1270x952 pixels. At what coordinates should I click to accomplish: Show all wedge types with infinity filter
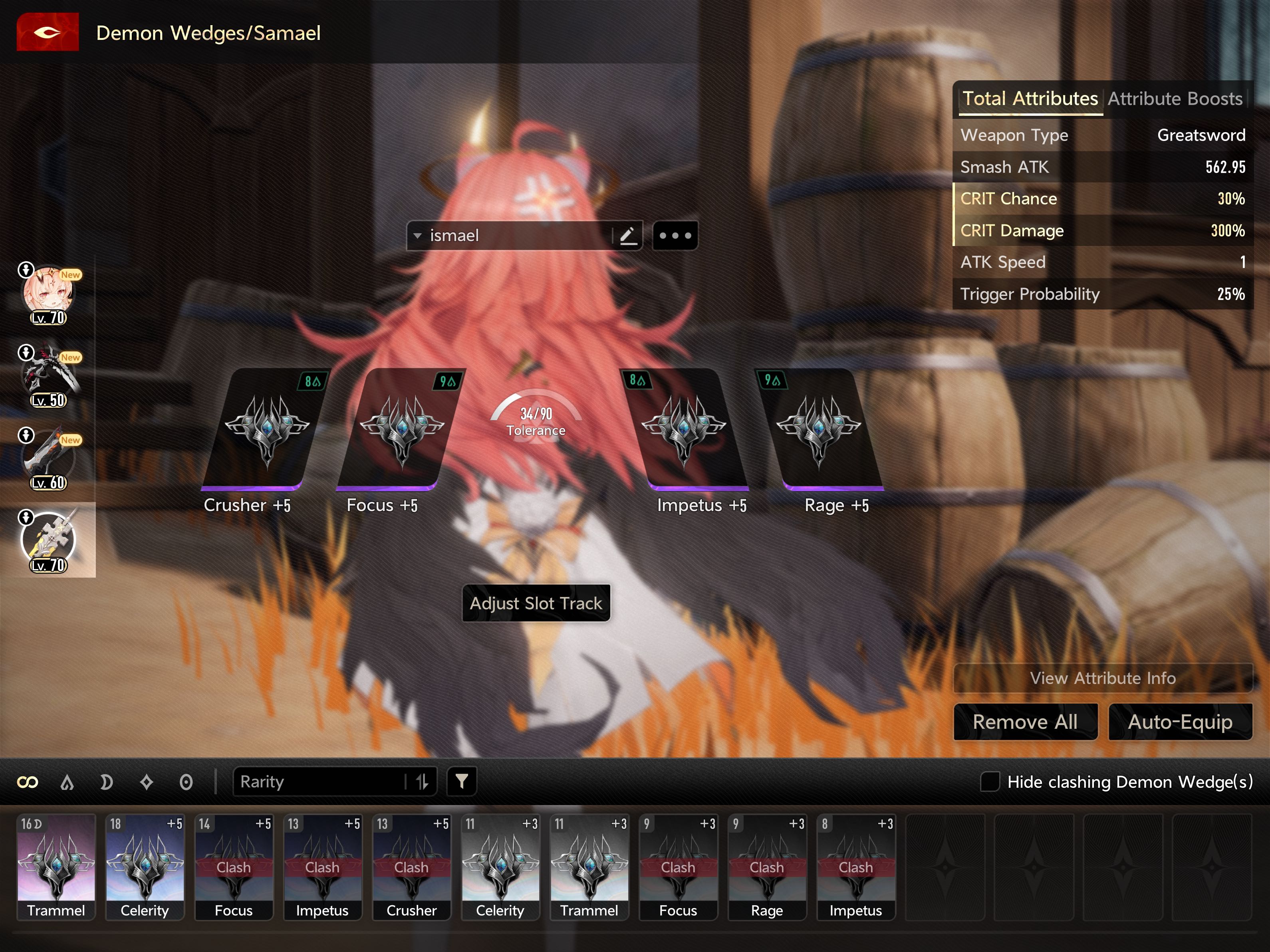(x=28, y=782)
